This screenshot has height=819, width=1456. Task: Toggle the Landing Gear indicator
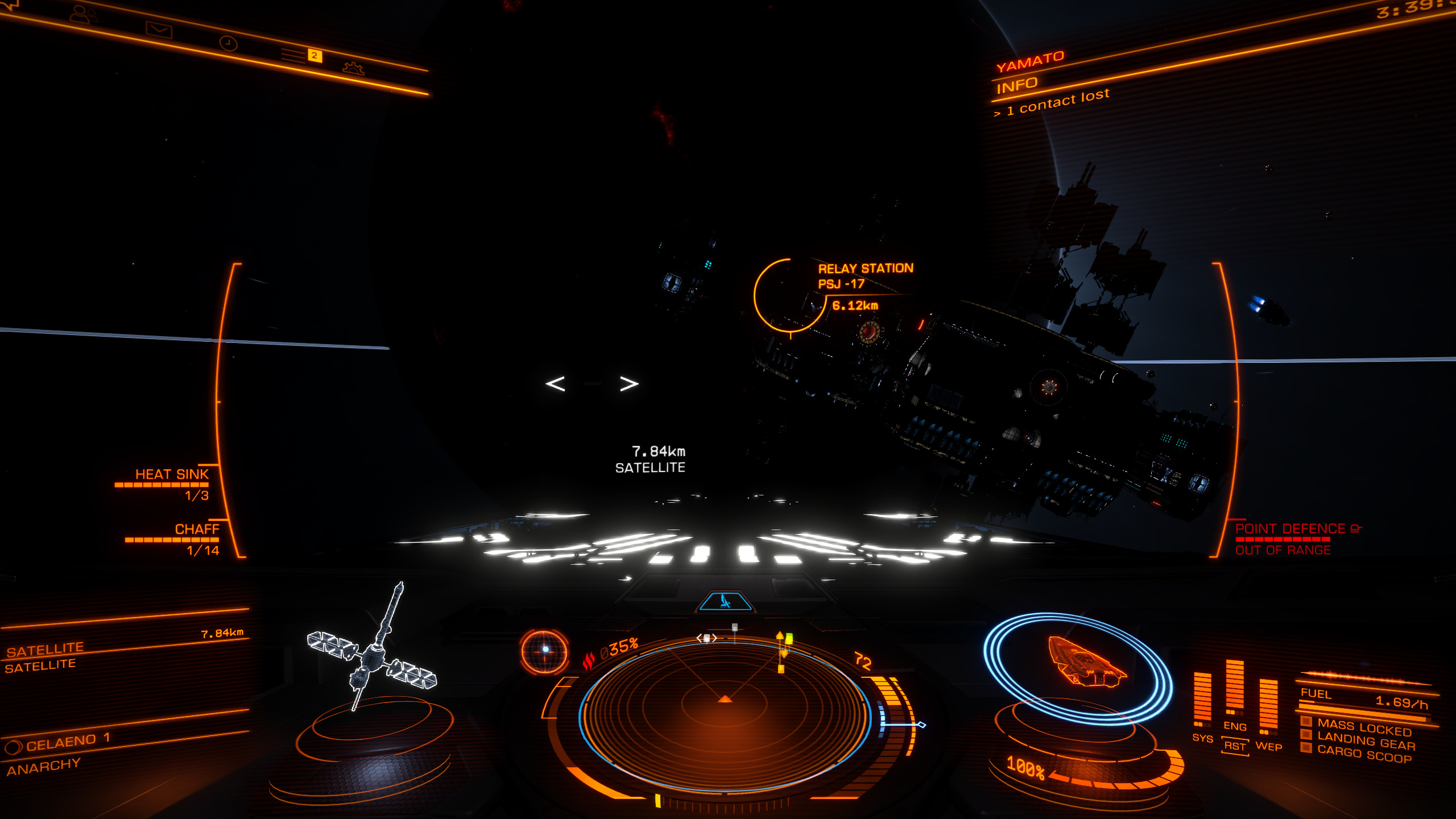click(1366, 740)
